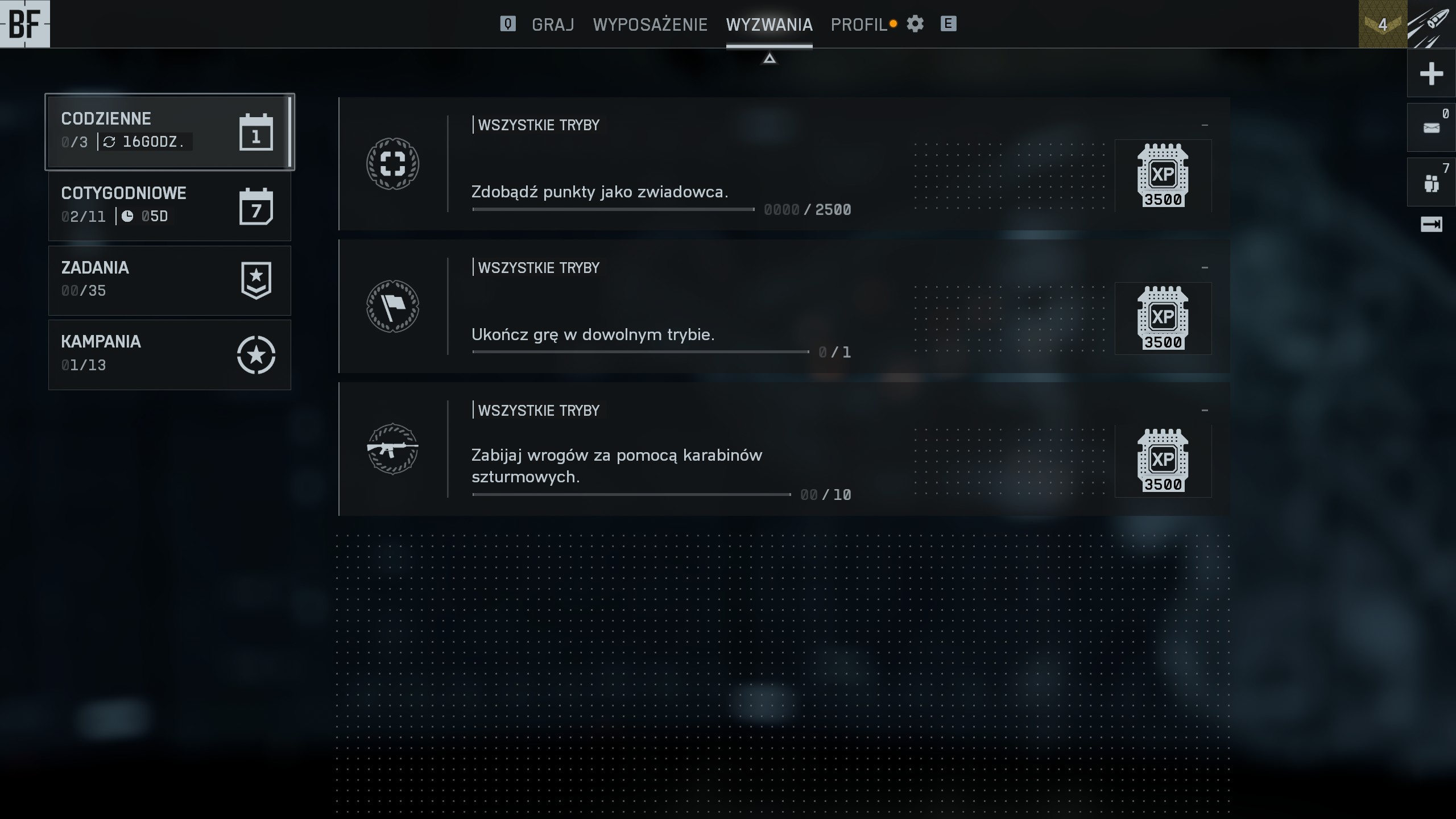
Task: Open the mail envelope icon
Action: (x=1431, y=128)
